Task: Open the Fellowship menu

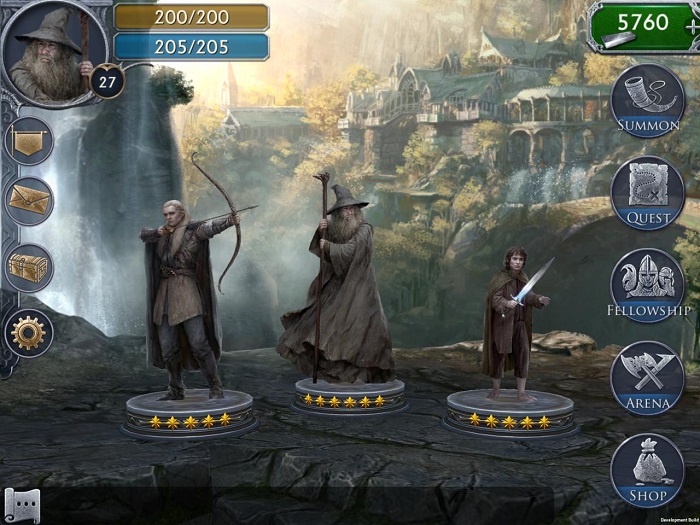Action: pos(648,284)
